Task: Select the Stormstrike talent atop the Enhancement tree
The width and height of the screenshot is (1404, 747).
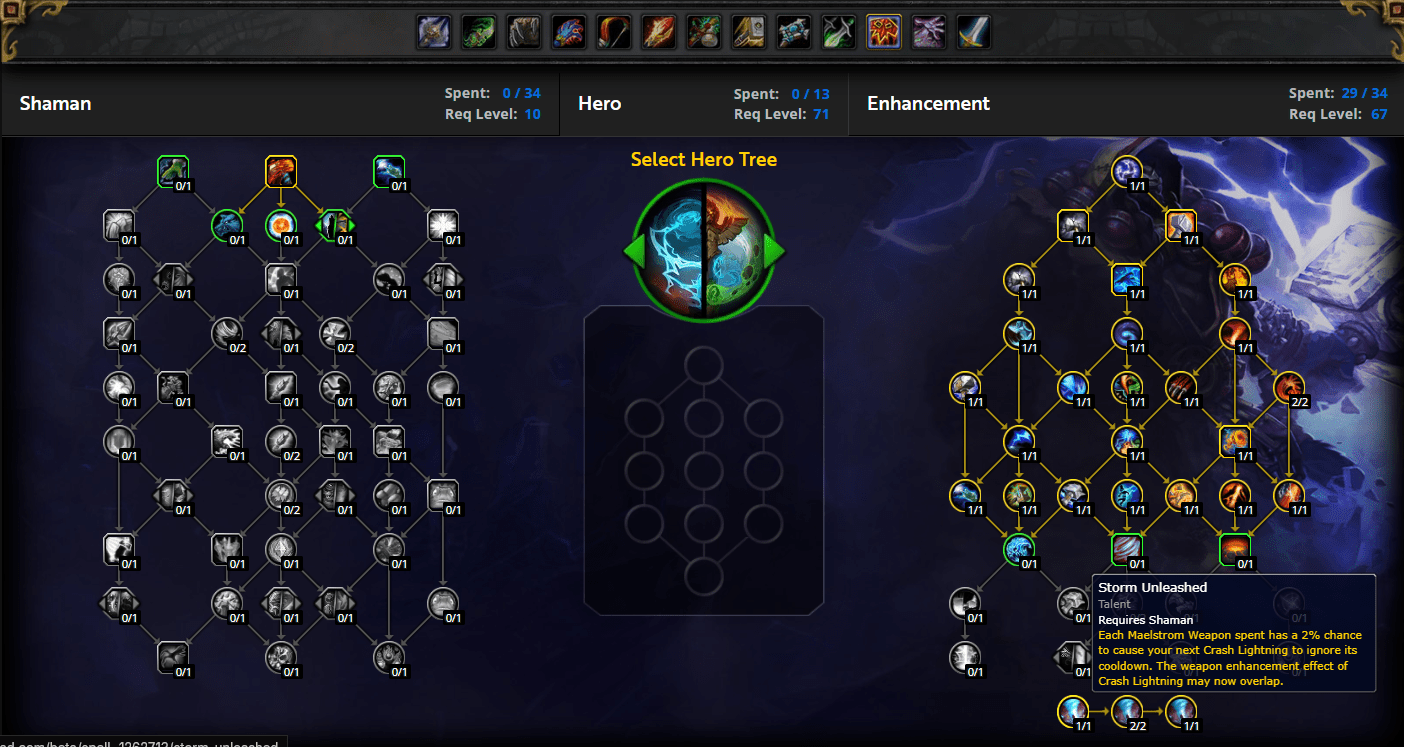Action: [x=1129, y=170]
